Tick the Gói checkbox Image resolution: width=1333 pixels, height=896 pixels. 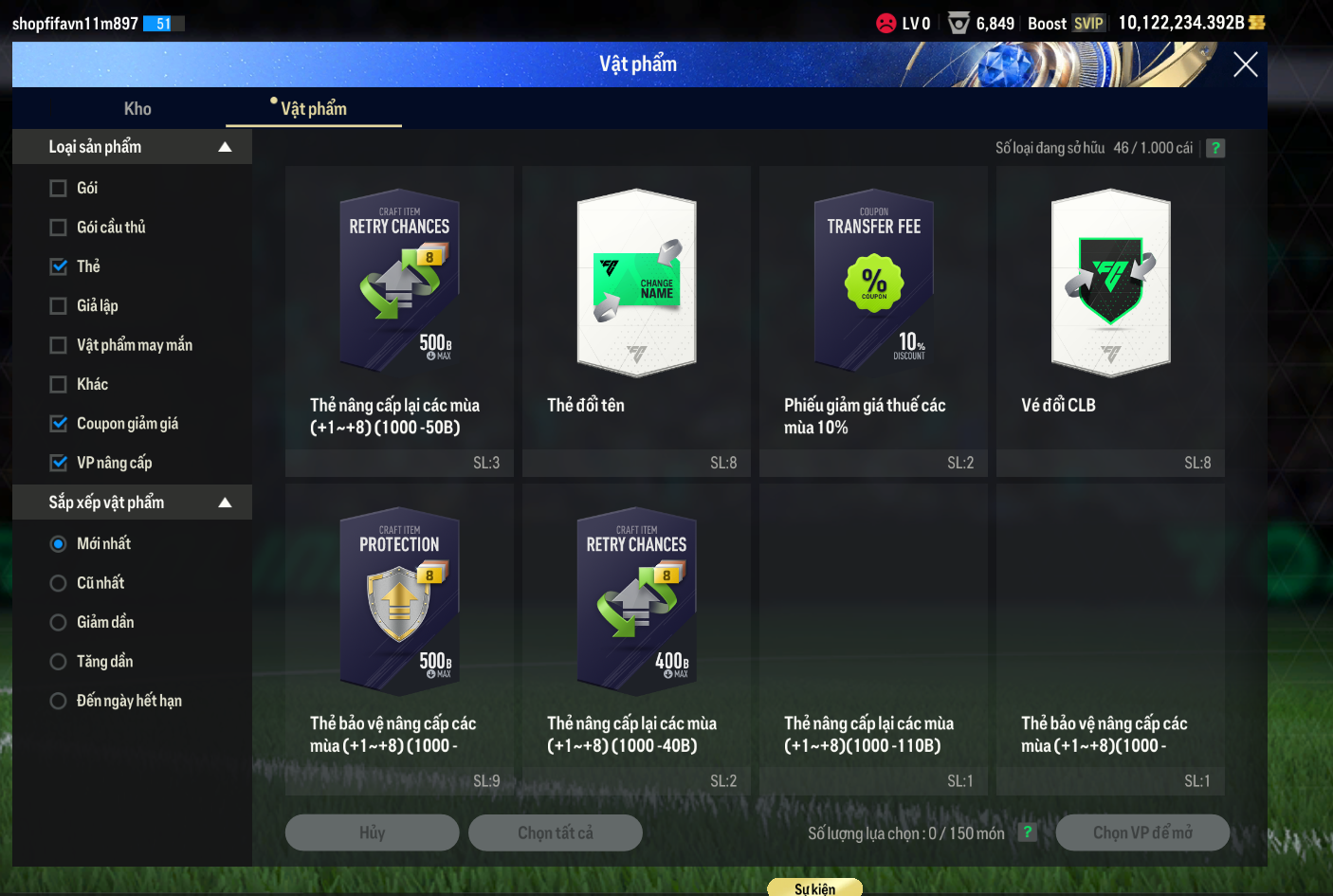tap(59, 188)
